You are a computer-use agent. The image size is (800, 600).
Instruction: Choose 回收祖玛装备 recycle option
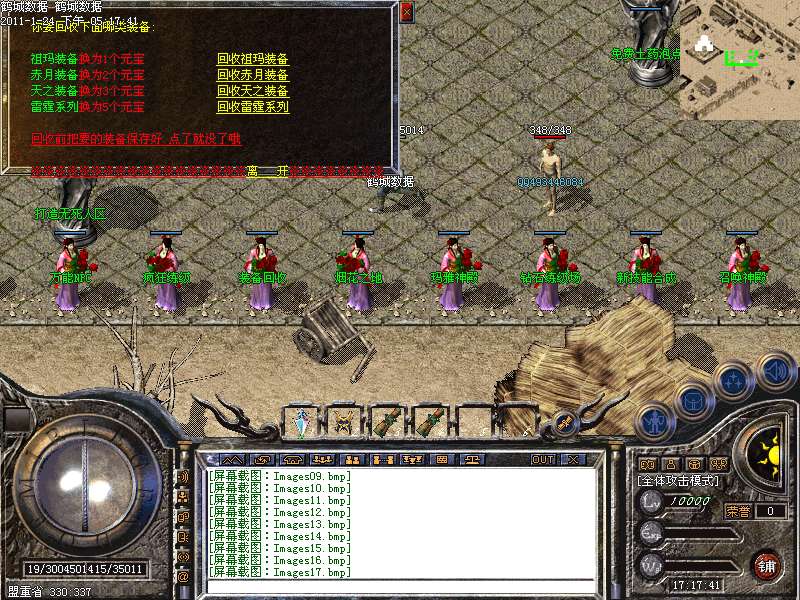pos(252,59)
